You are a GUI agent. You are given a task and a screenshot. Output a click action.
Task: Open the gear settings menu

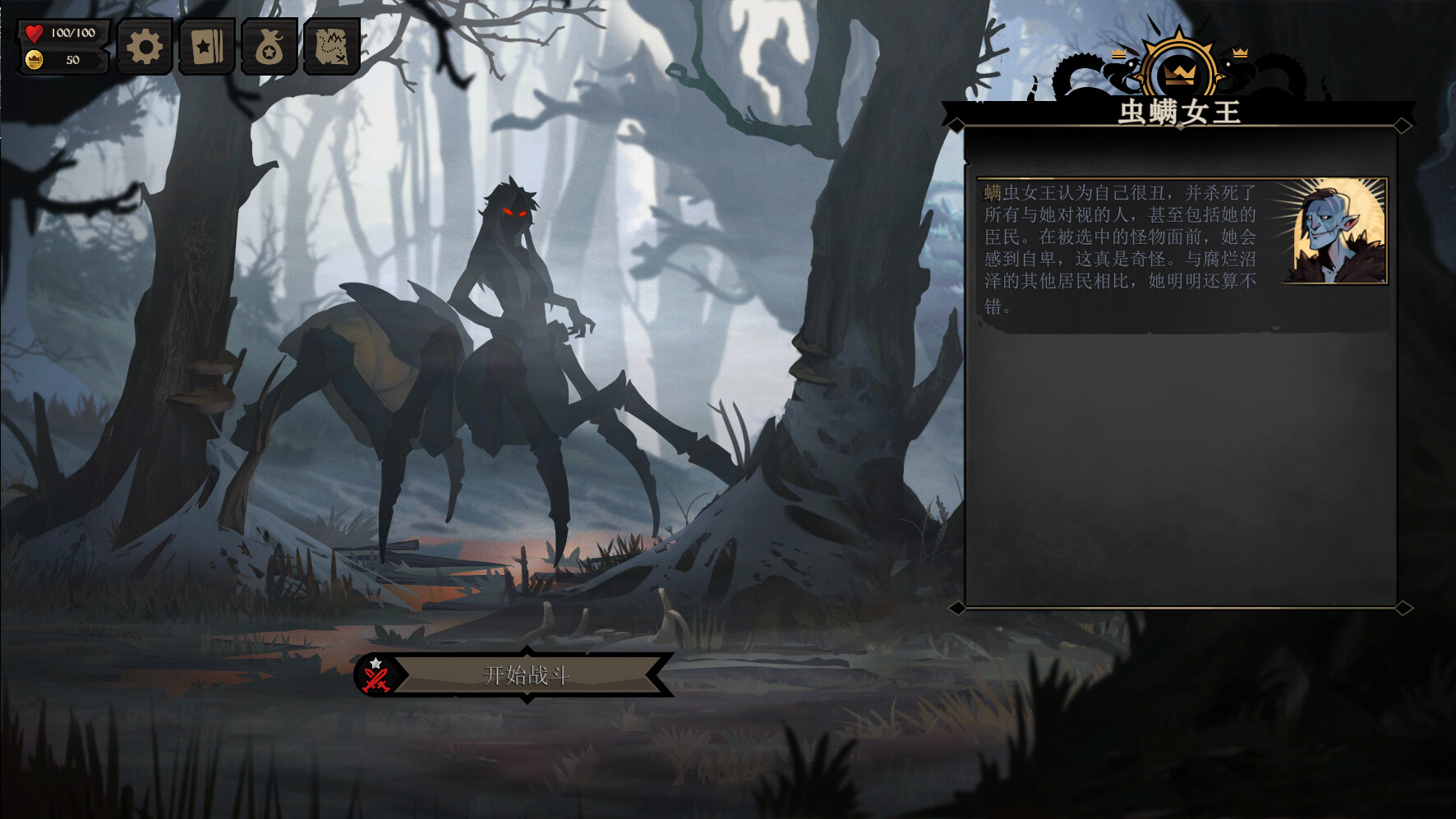145,47
